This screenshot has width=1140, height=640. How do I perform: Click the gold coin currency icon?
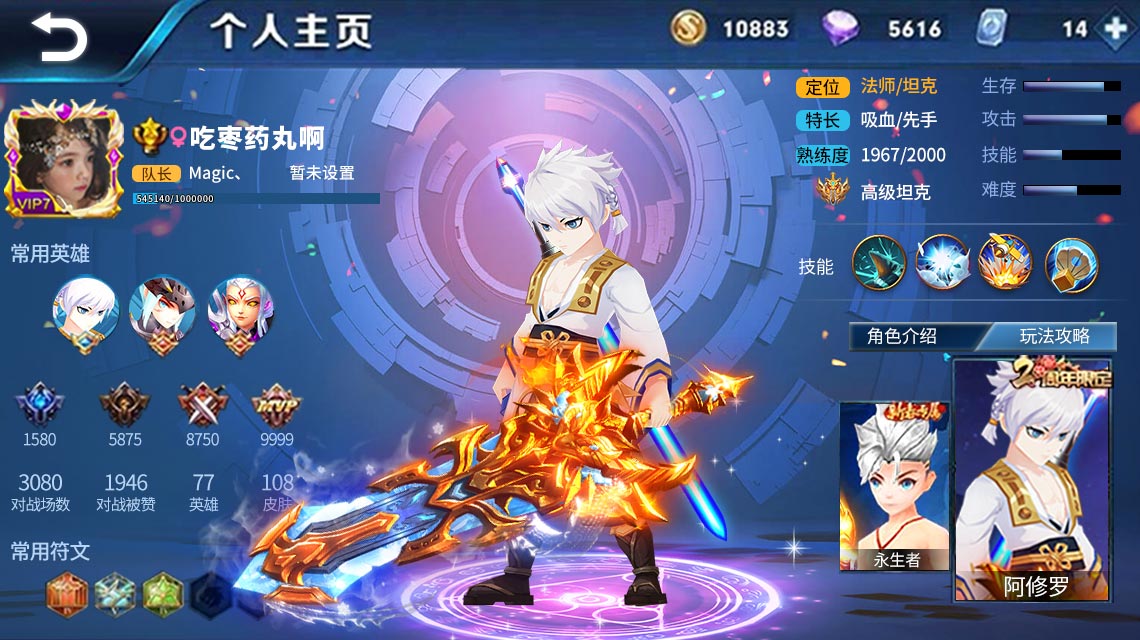point(689,28)
